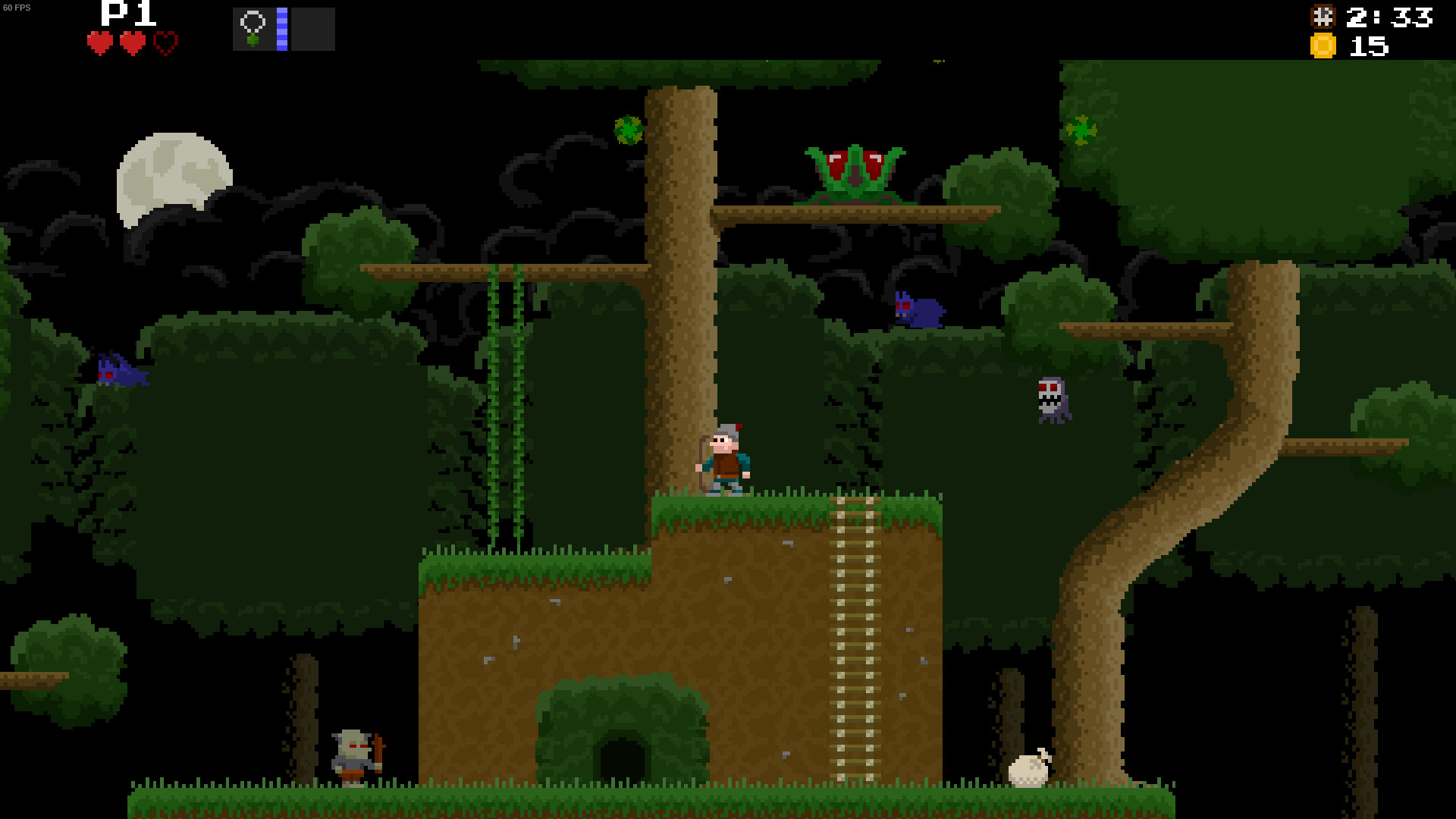This screenshot has width=1456, height=819.
Task: Click the first red heart in the health display
Action: click(x=99, y=43)
